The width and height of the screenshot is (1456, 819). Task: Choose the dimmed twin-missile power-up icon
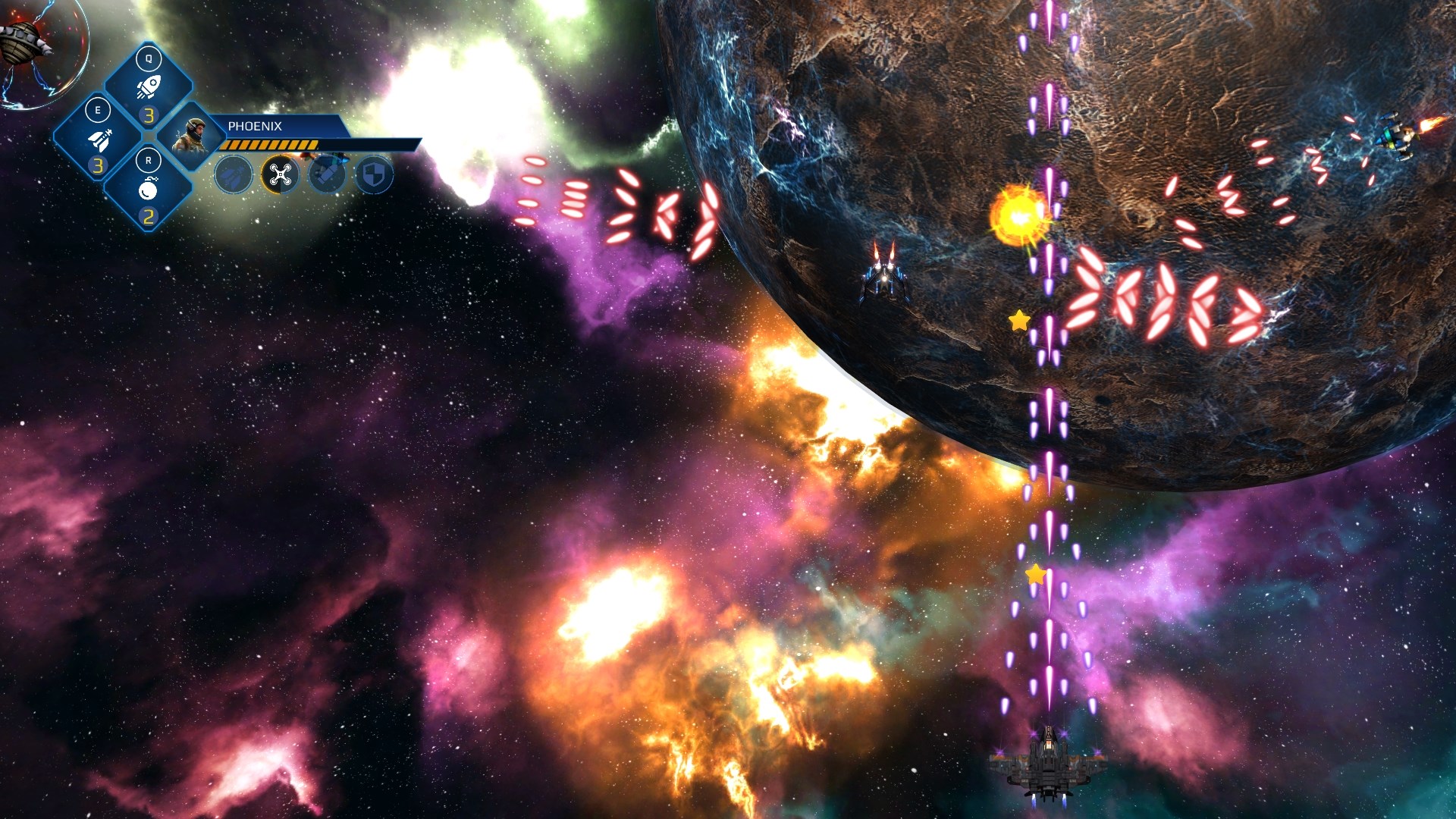click(234, 175)
